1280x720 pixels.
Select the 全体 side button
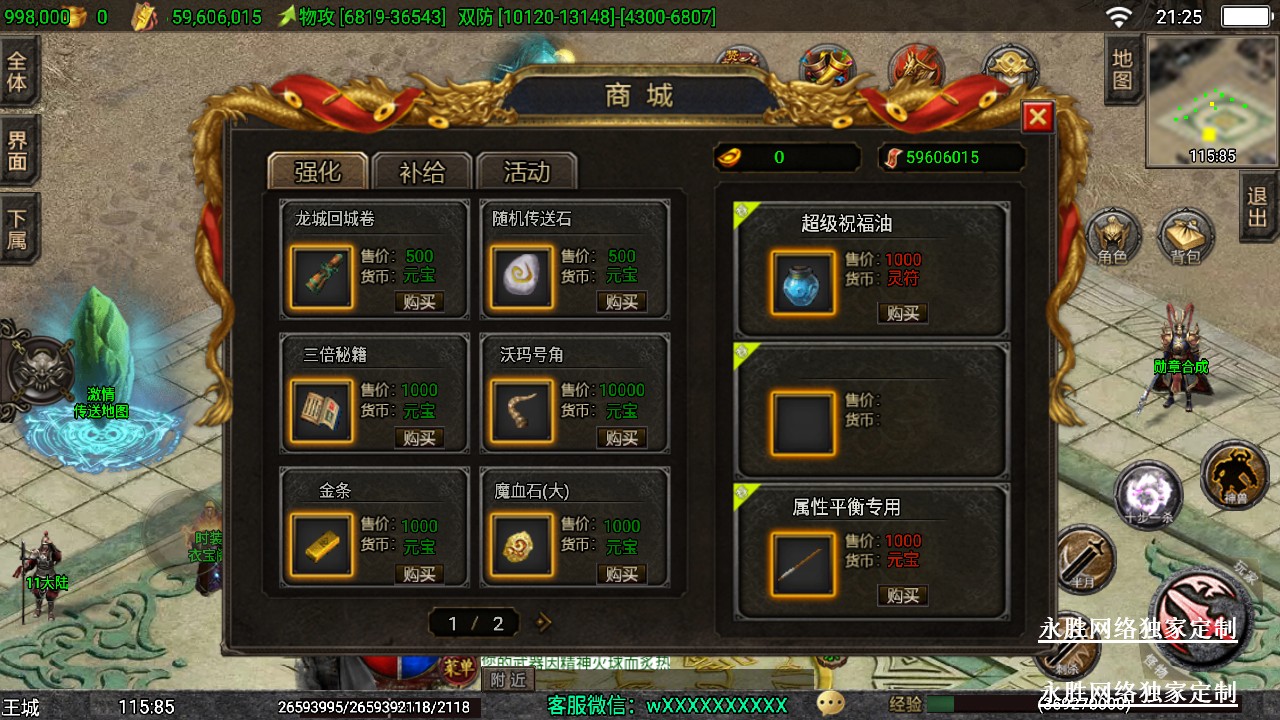(x=18, y=70)
